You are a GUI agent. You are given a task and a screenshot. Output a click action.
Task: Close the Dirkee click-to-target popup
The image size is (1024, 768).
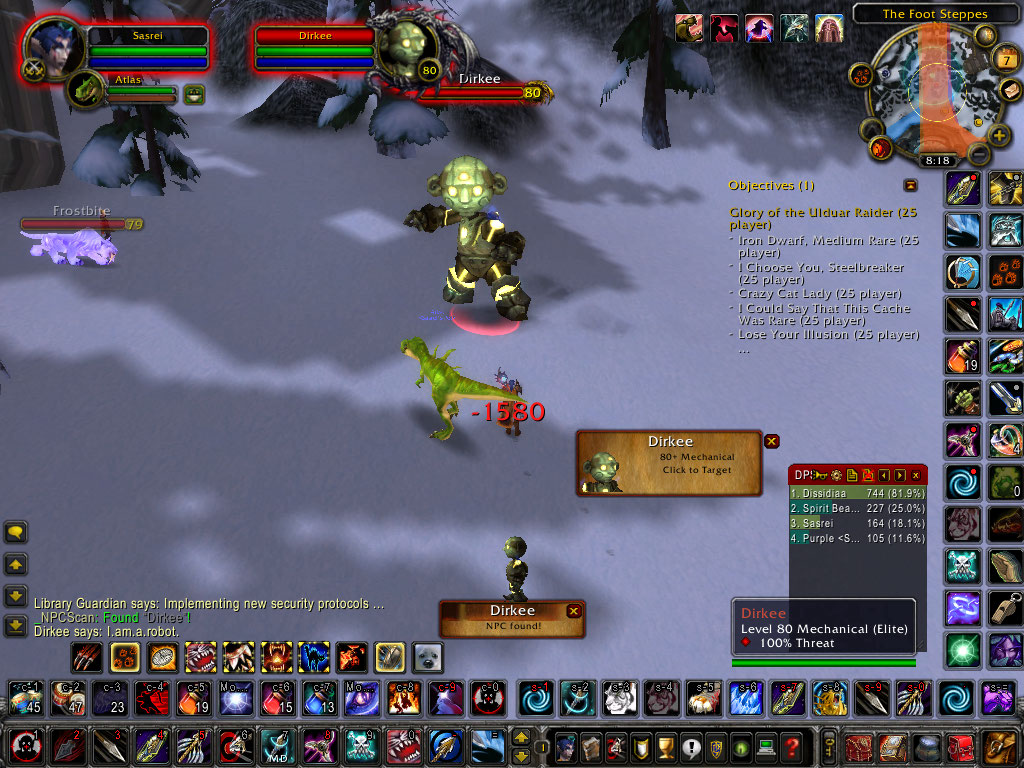coord(771,441)
